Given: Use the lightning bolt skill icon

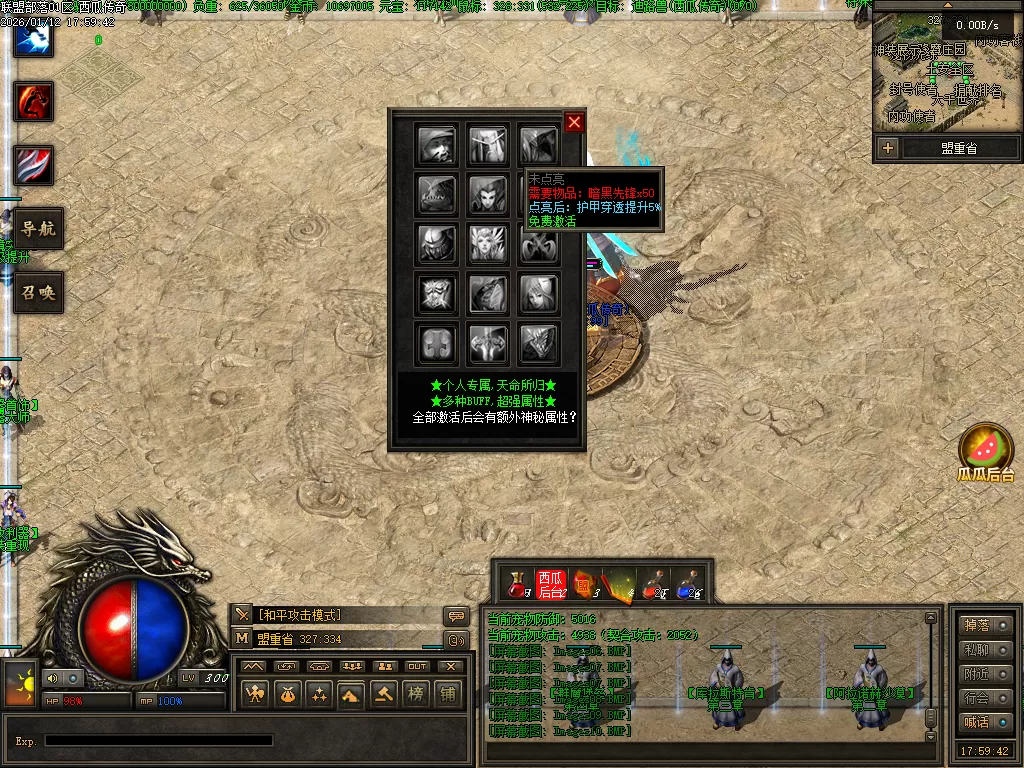Looking at the screenshot, I should 33,38.
